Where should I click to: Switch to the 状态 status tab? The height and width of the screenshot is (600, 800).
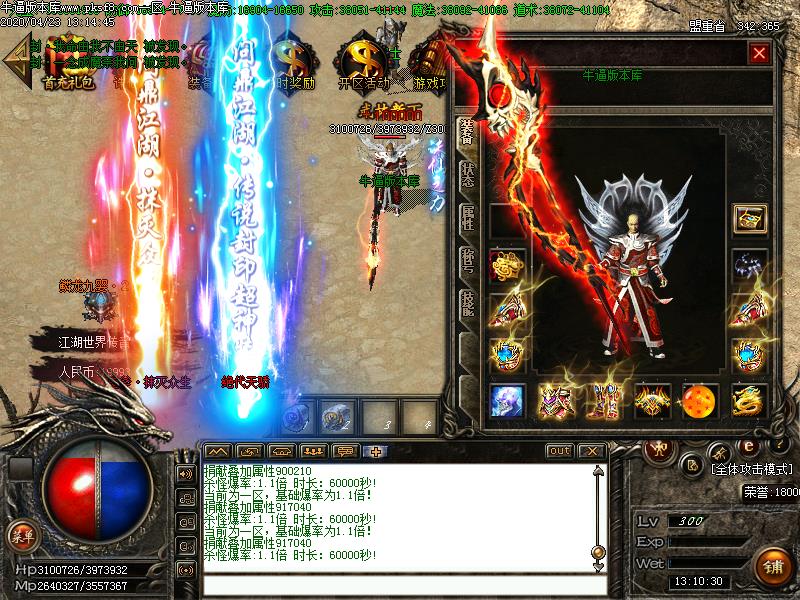(x=467, y=176)
